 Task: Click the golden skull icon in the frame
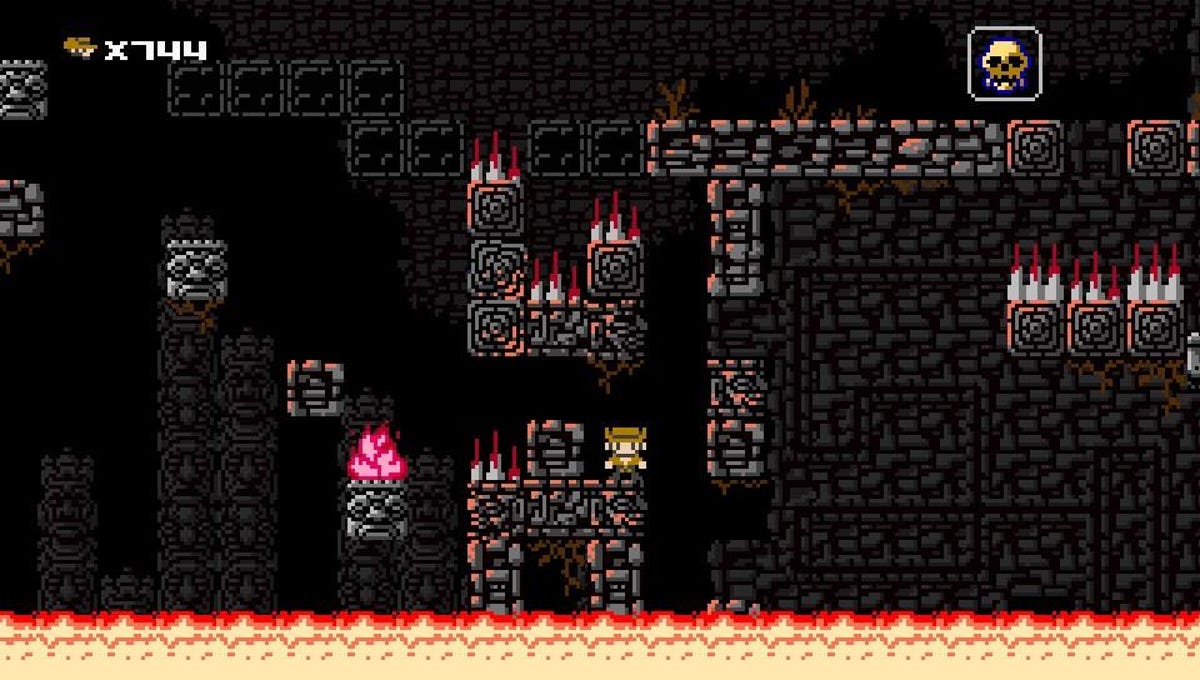pos(1004,63)
